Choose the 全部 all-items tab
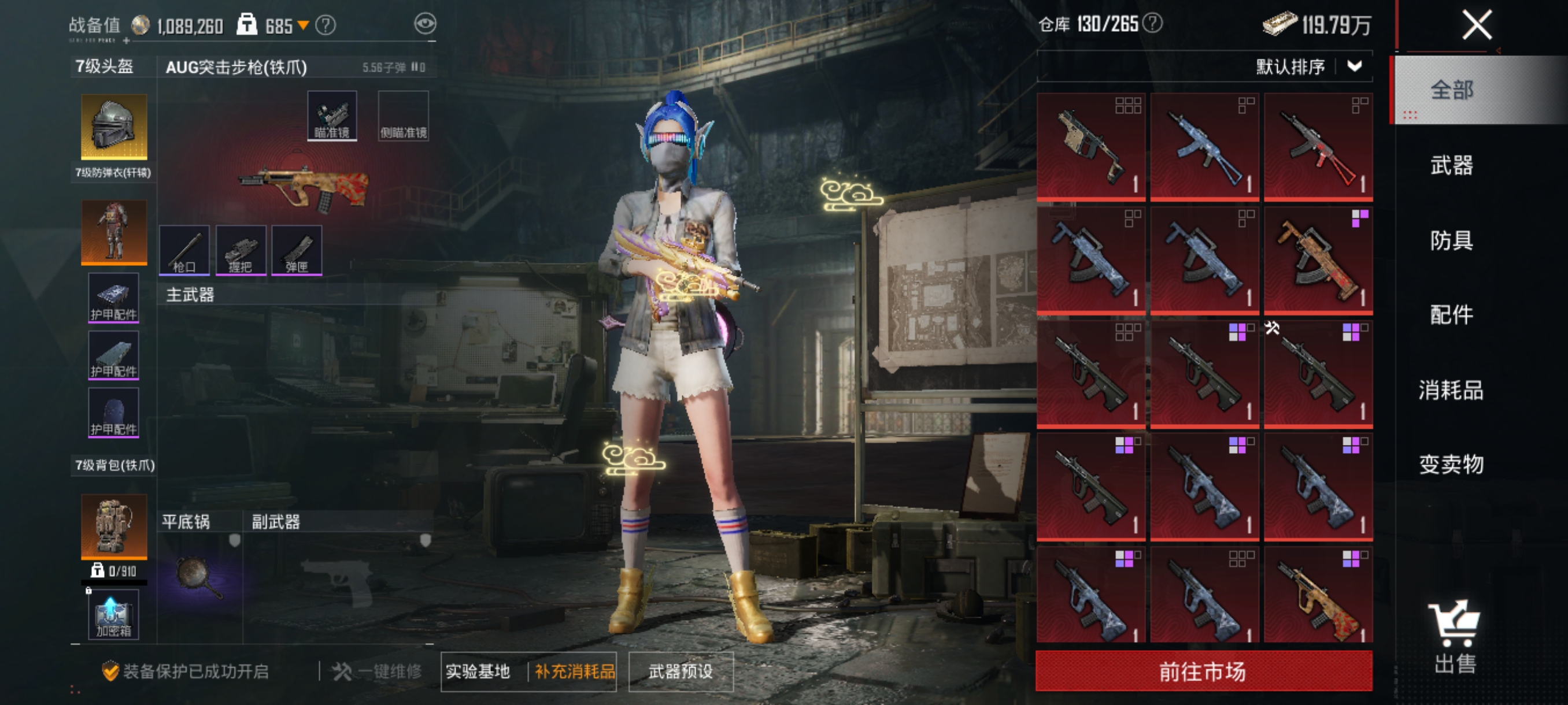The image size is (1568, 705). pyautogui.click(x=1451, y=90)
